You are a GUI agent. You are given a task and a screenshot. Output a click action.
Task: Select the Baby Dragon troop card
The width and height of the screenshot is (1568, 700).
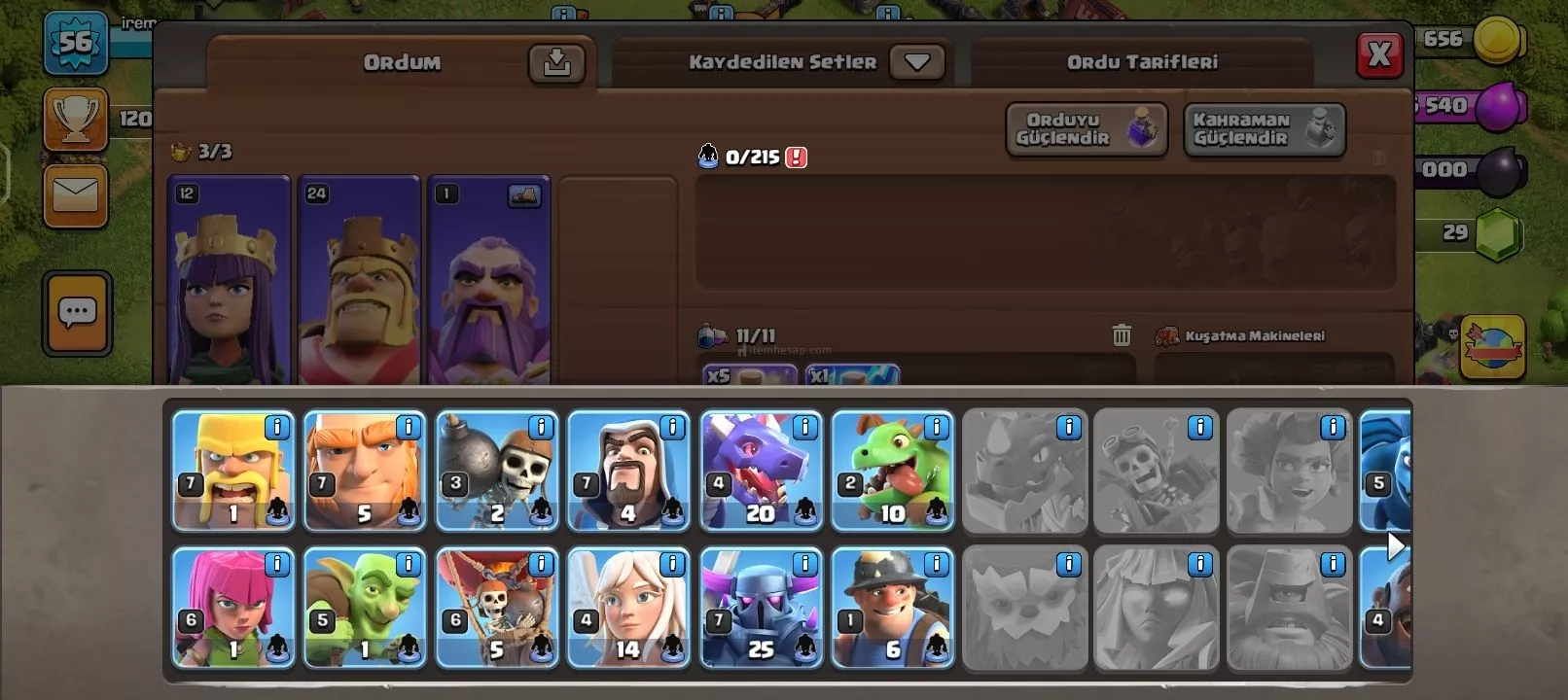[x=892, y=472]
